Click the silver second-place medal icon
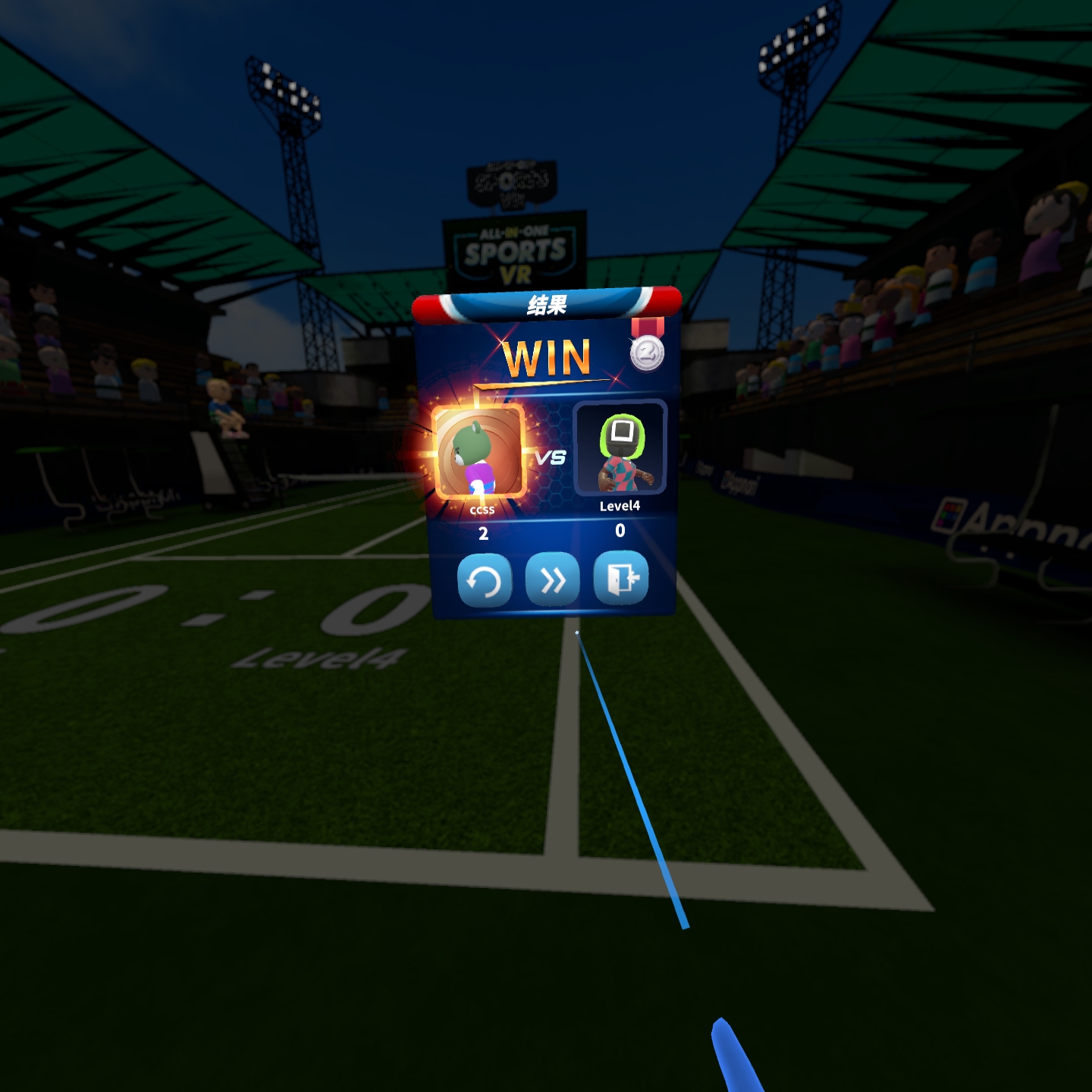Screen dimensions: 1092x1092 (x=648, y=351)
